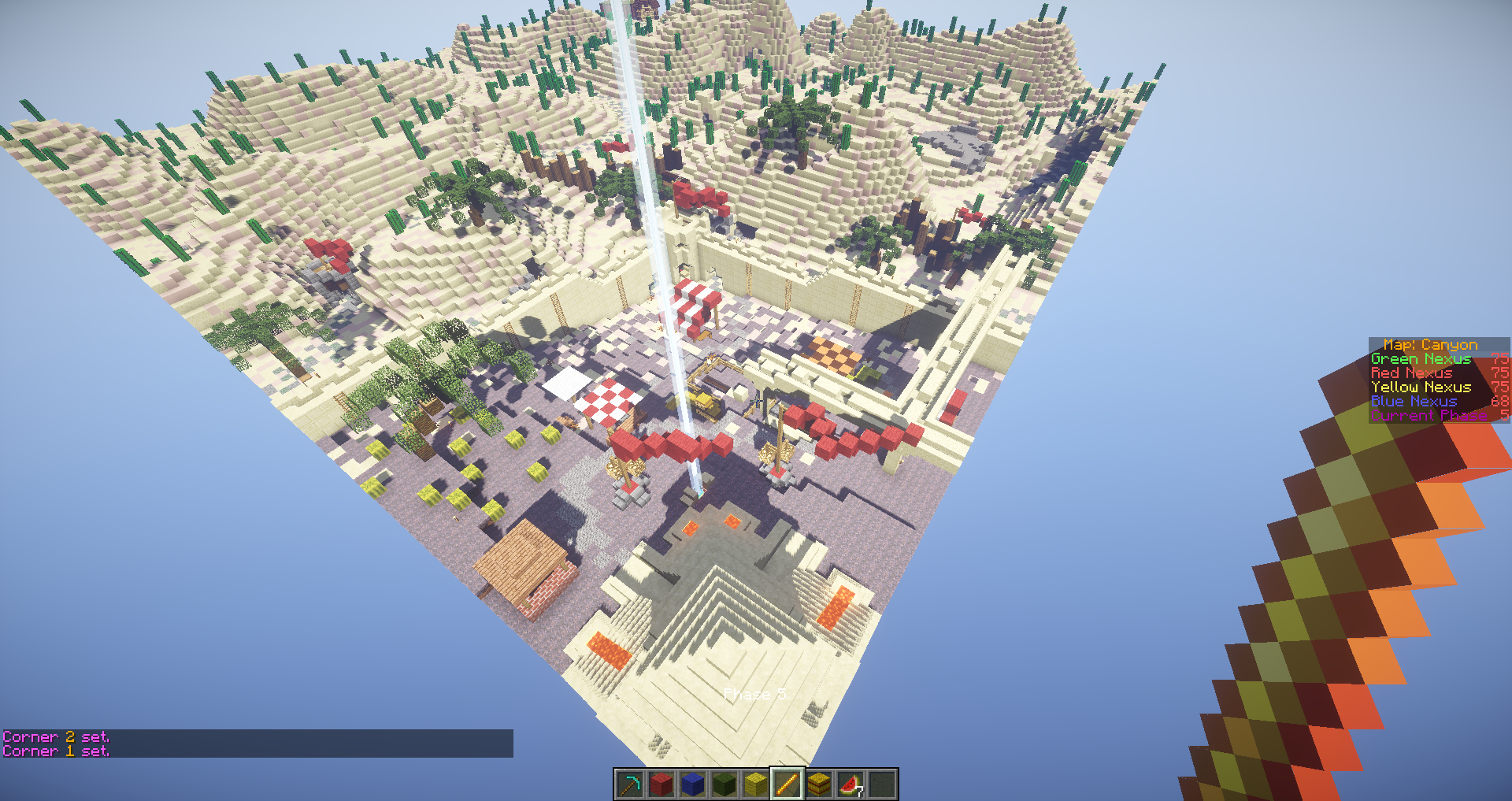Choose the red wool block slot
The height and width of the screenshot is (801, 1512).
(x=661, y=784)
